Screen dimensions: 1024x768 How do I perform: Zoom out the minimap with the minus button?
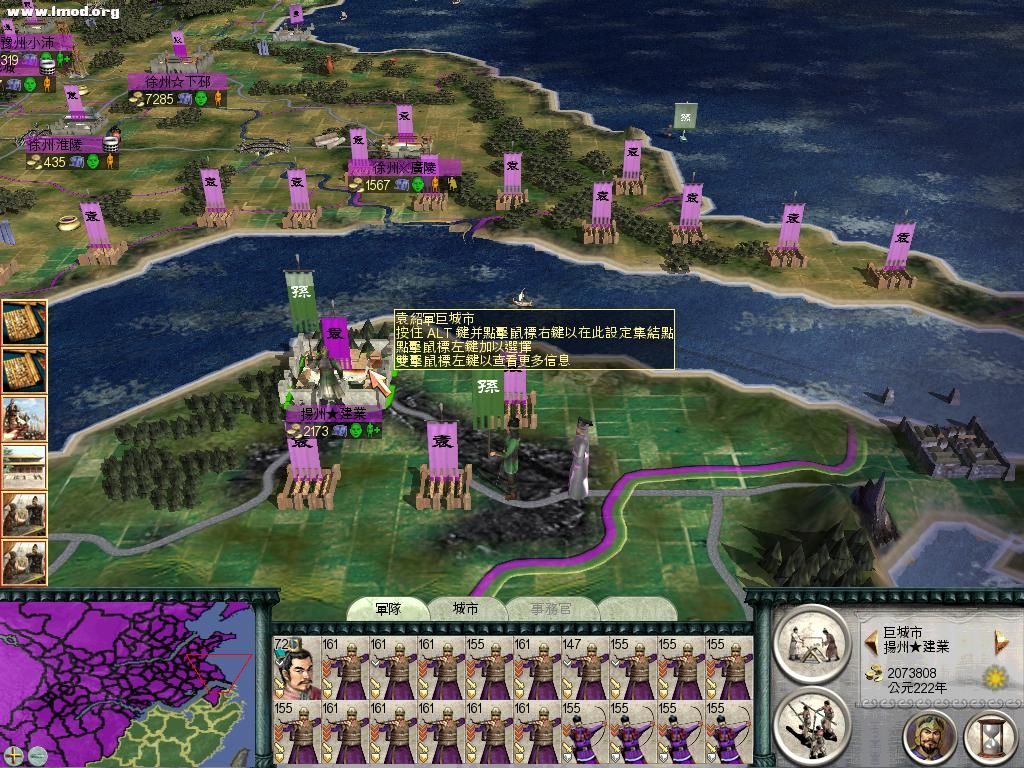37,754
